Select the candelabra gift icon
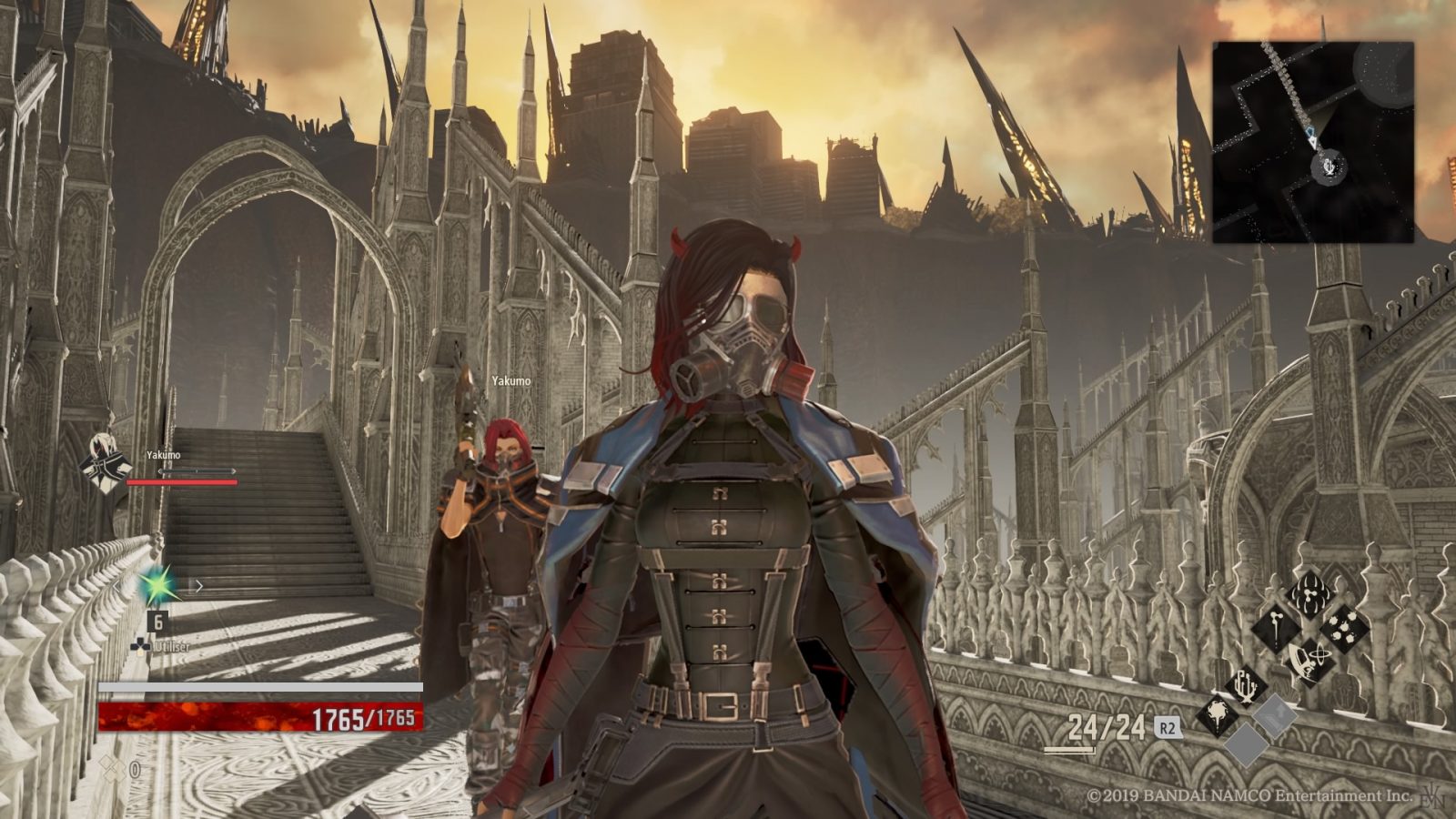1456x819 pixels. coord(1247,685)
